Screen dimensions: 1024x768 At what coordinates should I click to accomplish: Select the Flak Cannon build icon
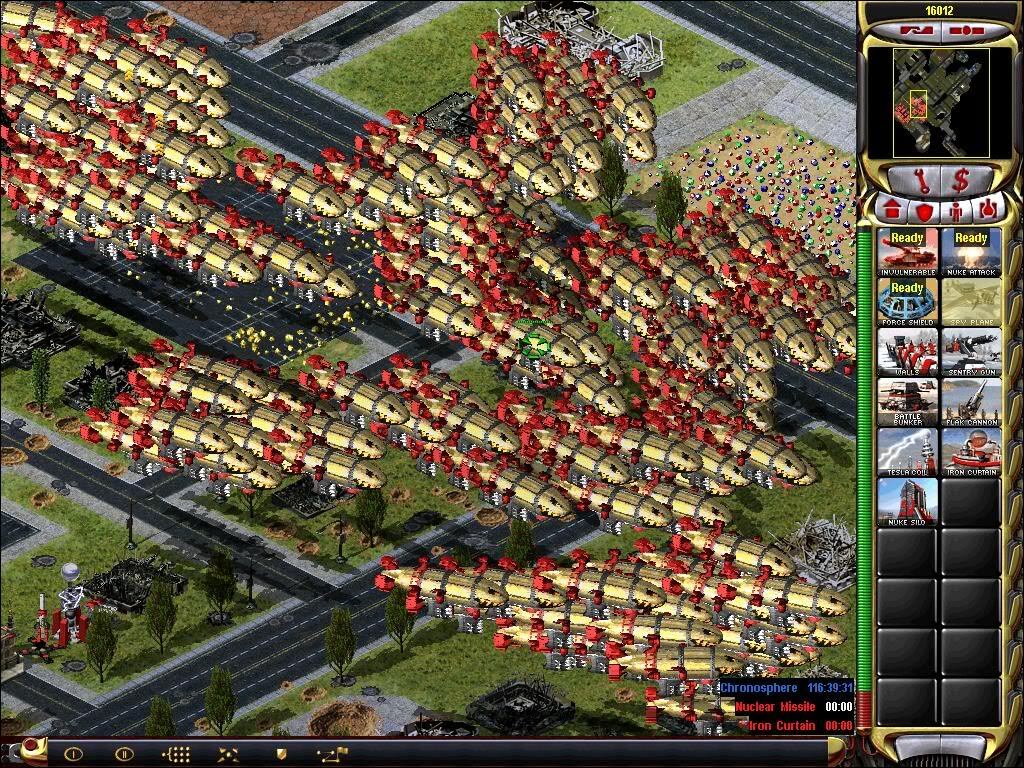(970, 402)
